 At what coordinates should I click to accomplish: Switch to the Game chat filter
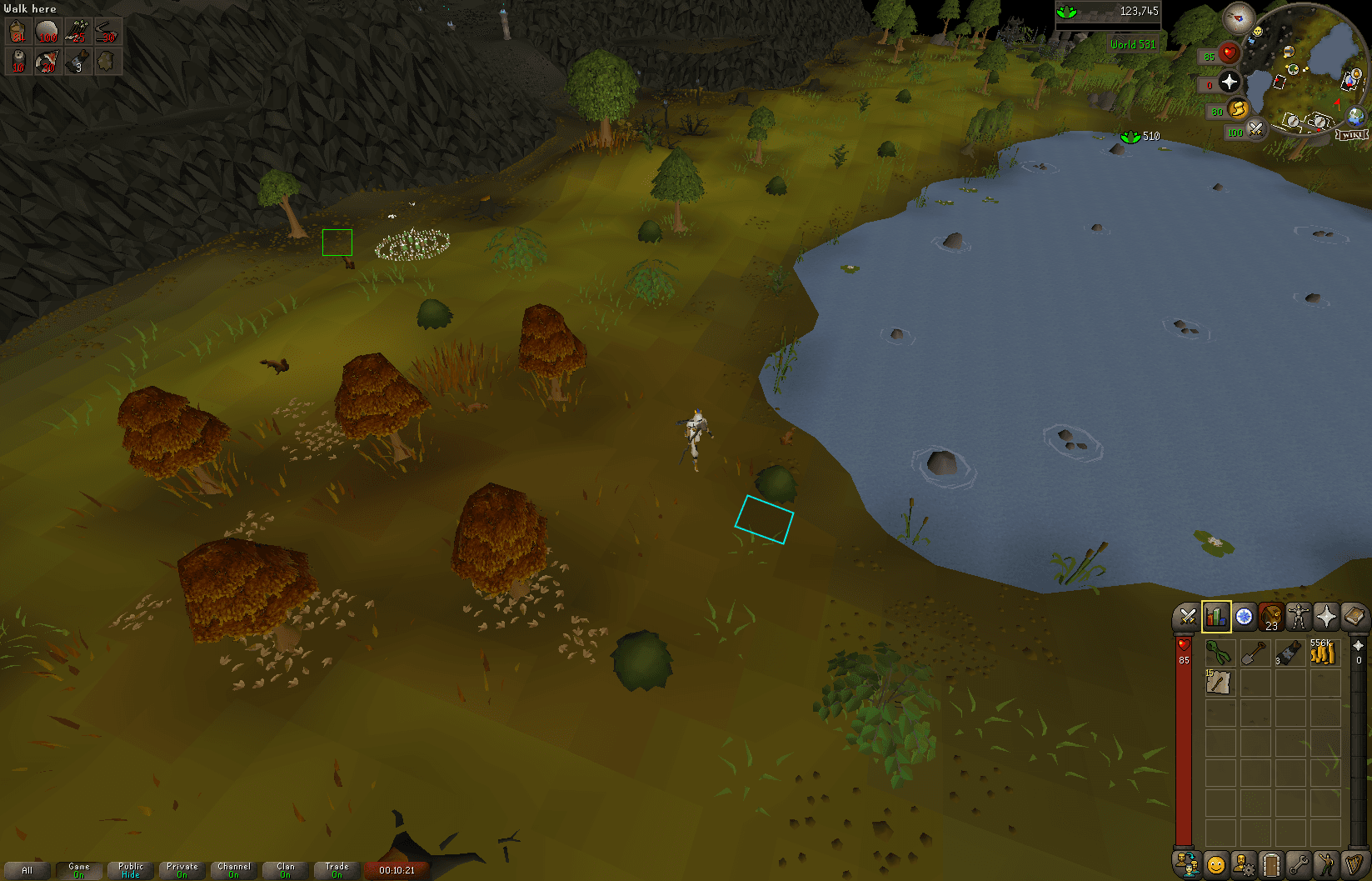click(80, 869)
